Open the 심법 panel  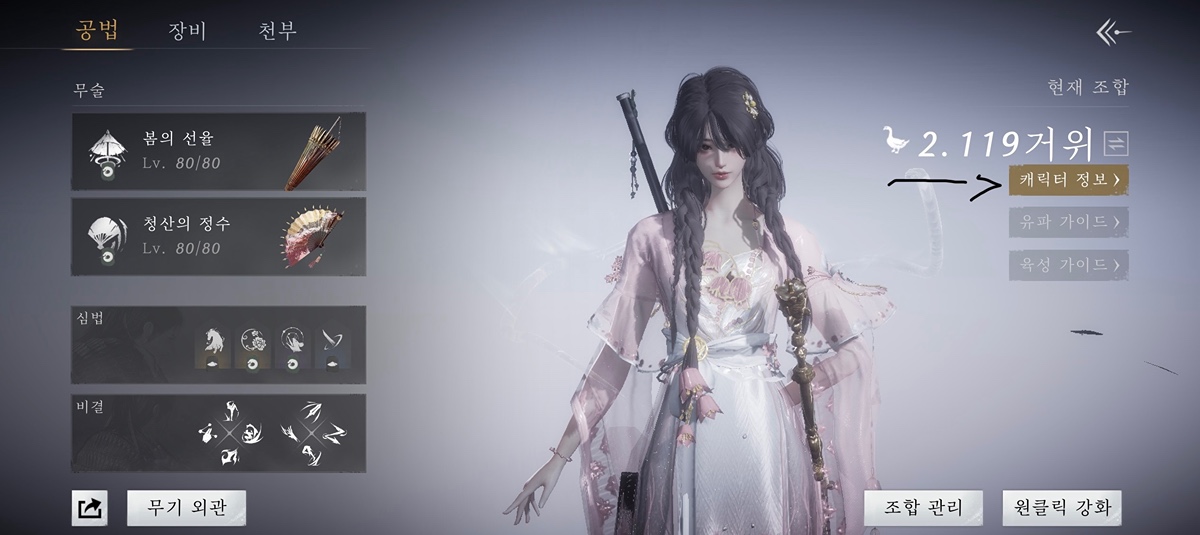(x=218, y=344)
